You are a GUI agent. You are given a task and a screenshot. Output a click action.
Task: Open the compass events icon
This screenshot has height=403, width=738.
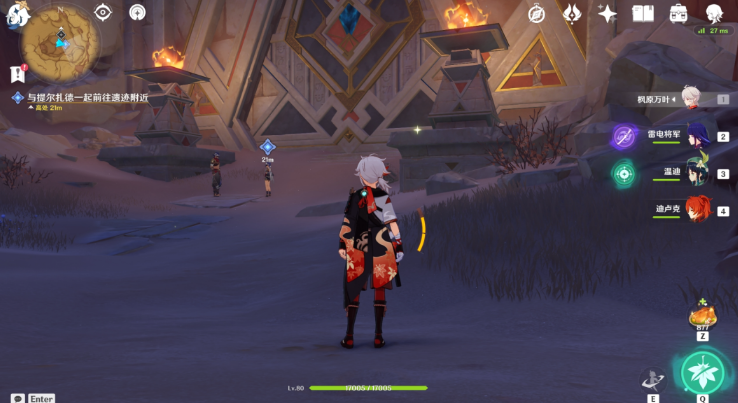tap(537, 13)
